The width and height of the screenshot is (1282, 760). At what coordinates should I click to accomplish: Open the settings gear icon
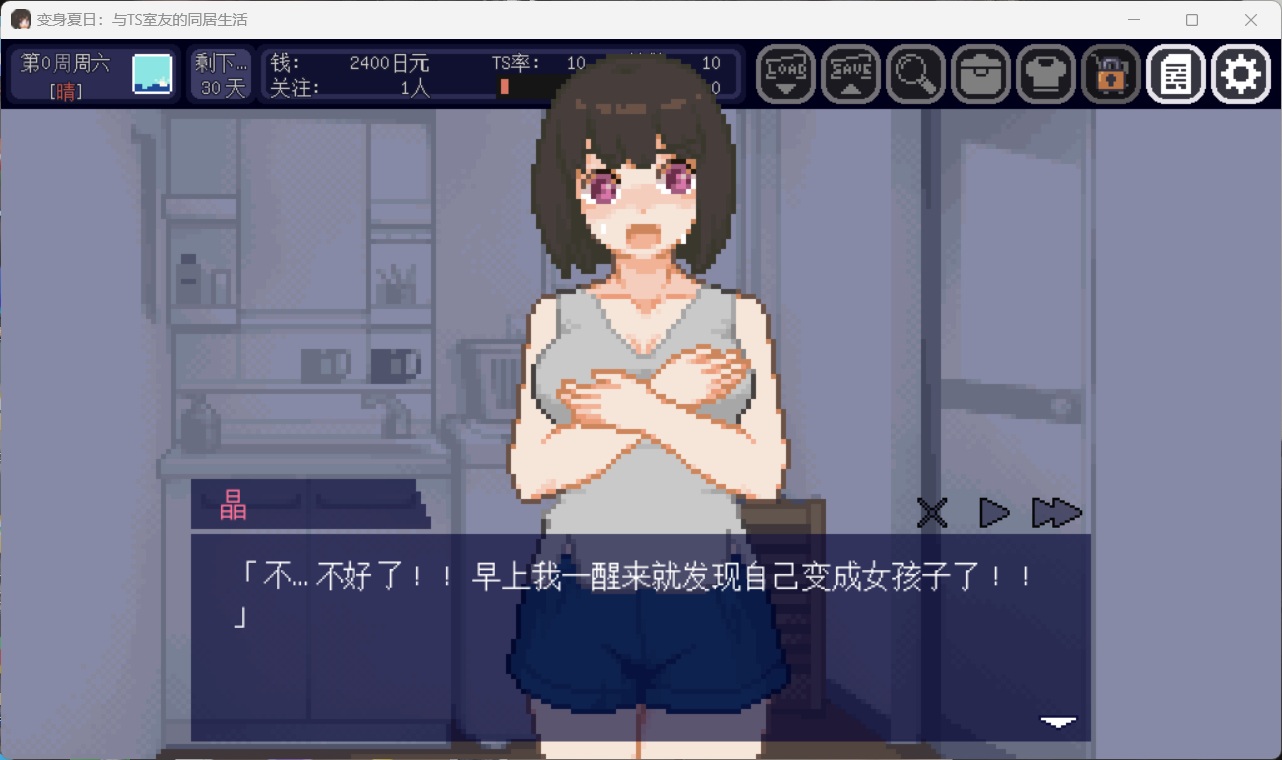[x=1241, y=74]
